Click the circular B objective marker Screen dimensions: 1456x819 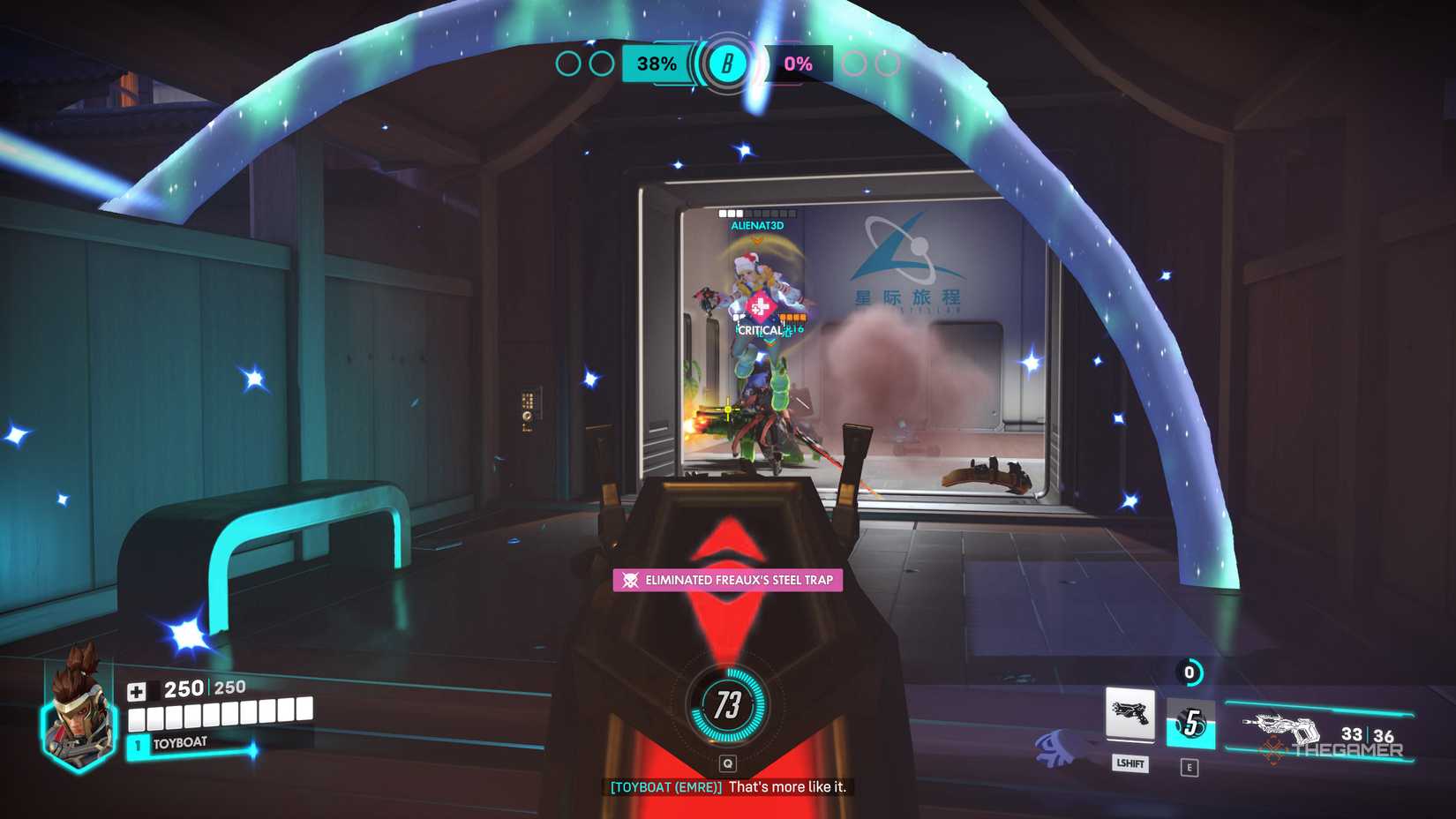click(727, 63)
